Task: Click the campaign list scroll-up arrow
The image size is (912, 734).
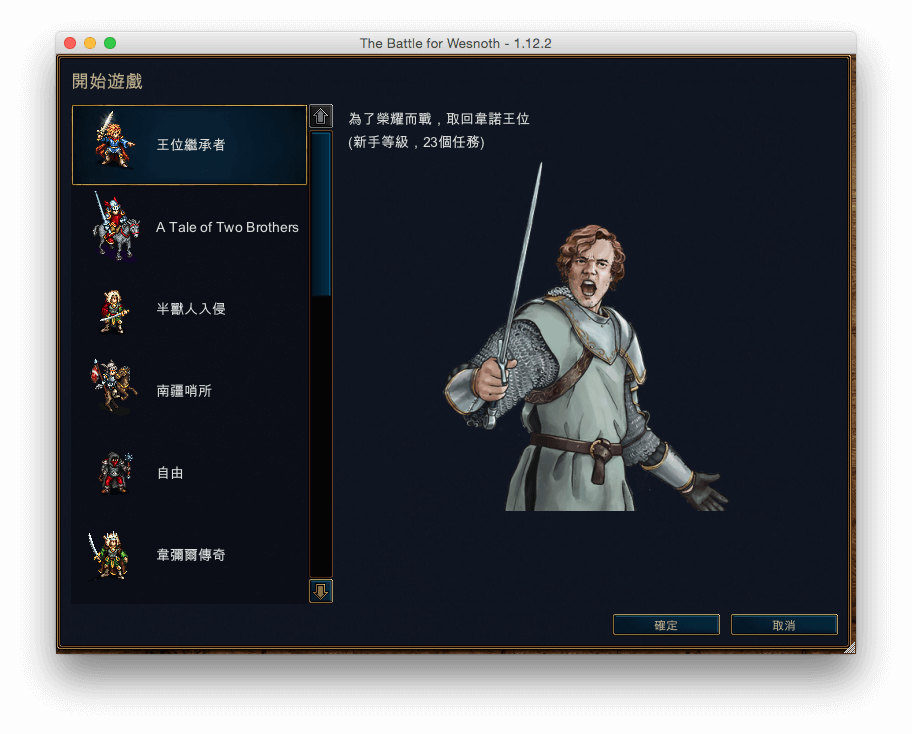Action: tap(321, 116)
